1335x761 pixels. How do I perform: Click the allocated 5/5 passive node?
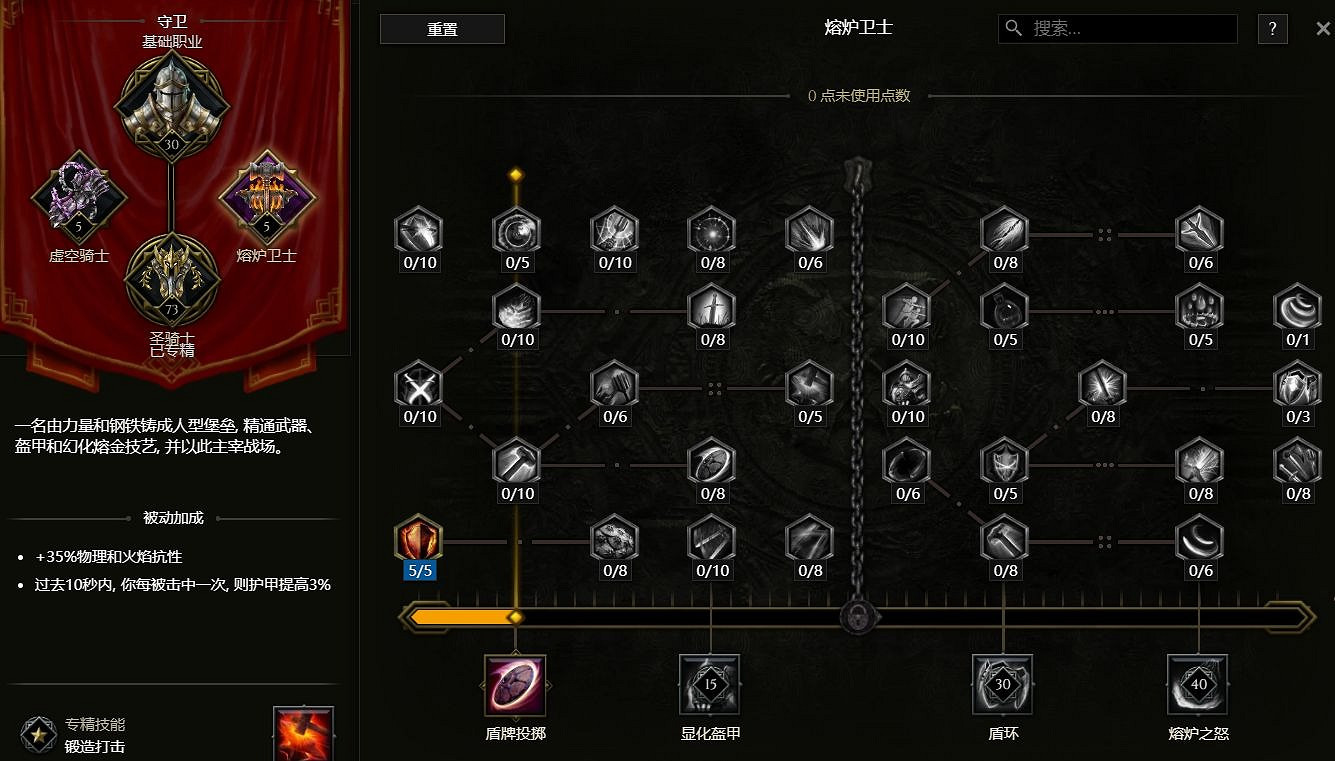click(418, 540)
